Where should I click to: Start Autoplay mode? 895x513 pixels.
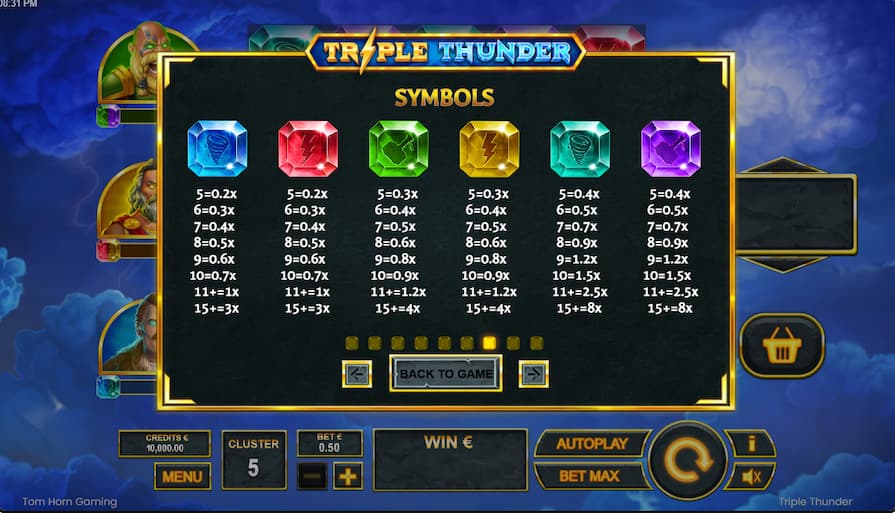point(591,444)
